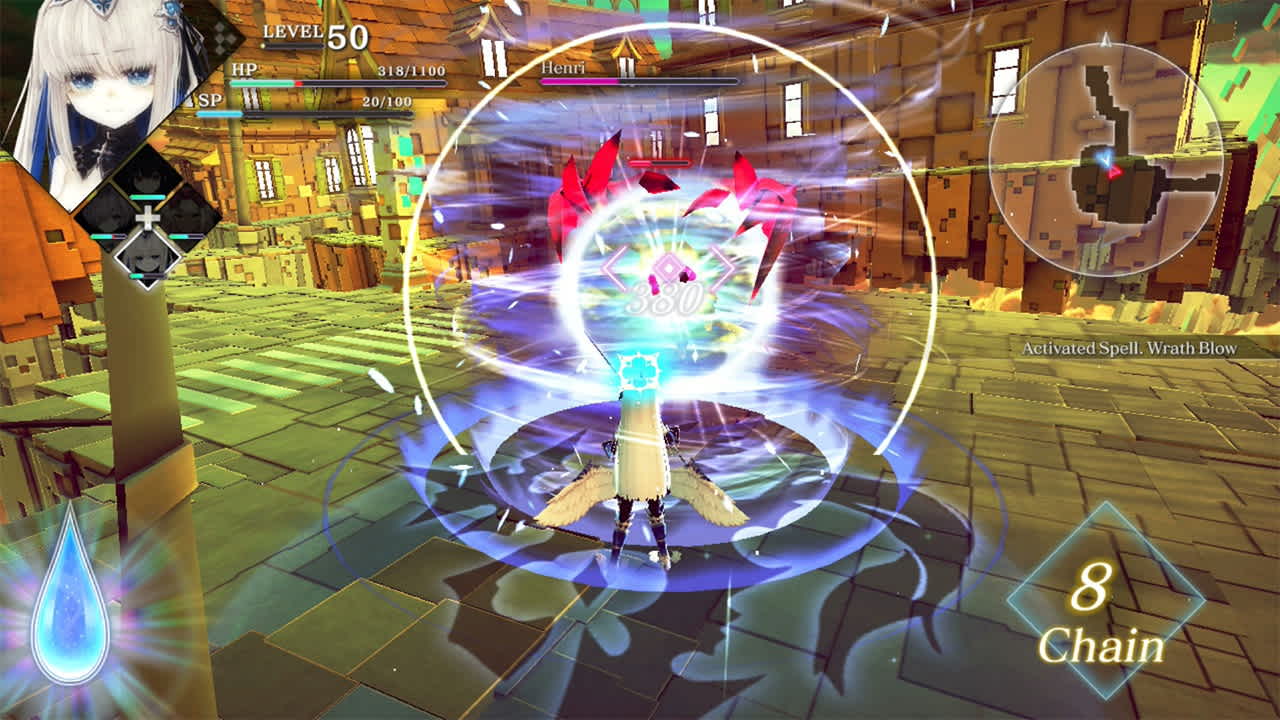Screen dimensions: 1280x720
Task: Click the blue player arrow on the minimap
Action: point(1106,157)
